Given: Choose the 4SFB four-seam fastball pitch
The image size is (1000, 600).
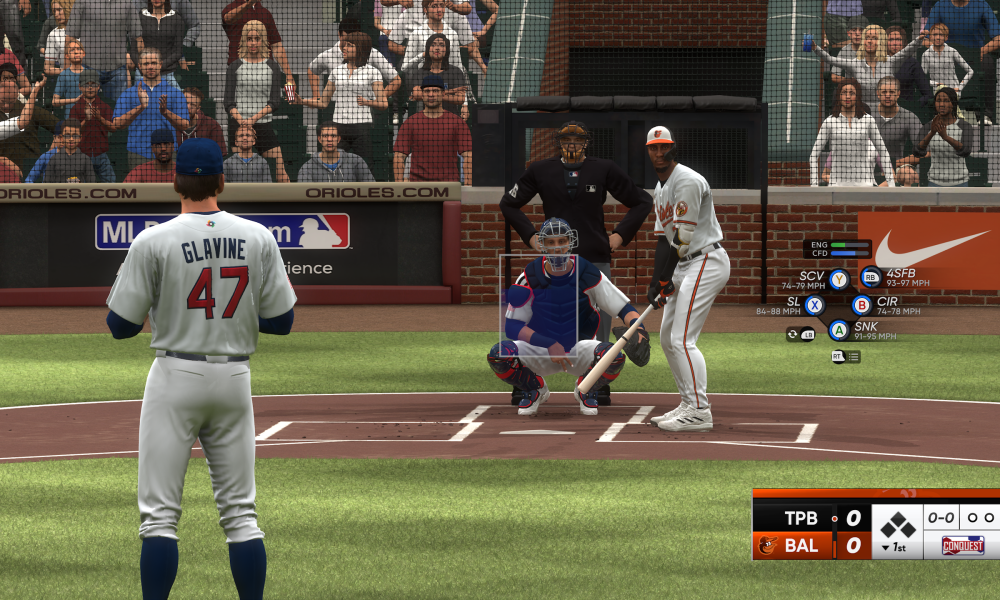Looking at the screenshot, I should point(870,277).
